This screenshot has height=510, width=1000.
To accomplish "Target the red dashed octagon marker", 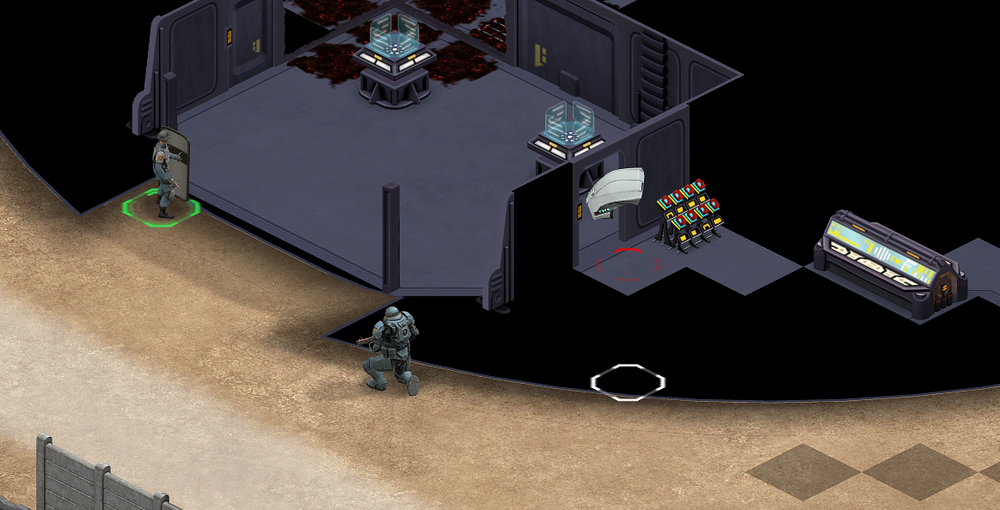I will (629, 264).
